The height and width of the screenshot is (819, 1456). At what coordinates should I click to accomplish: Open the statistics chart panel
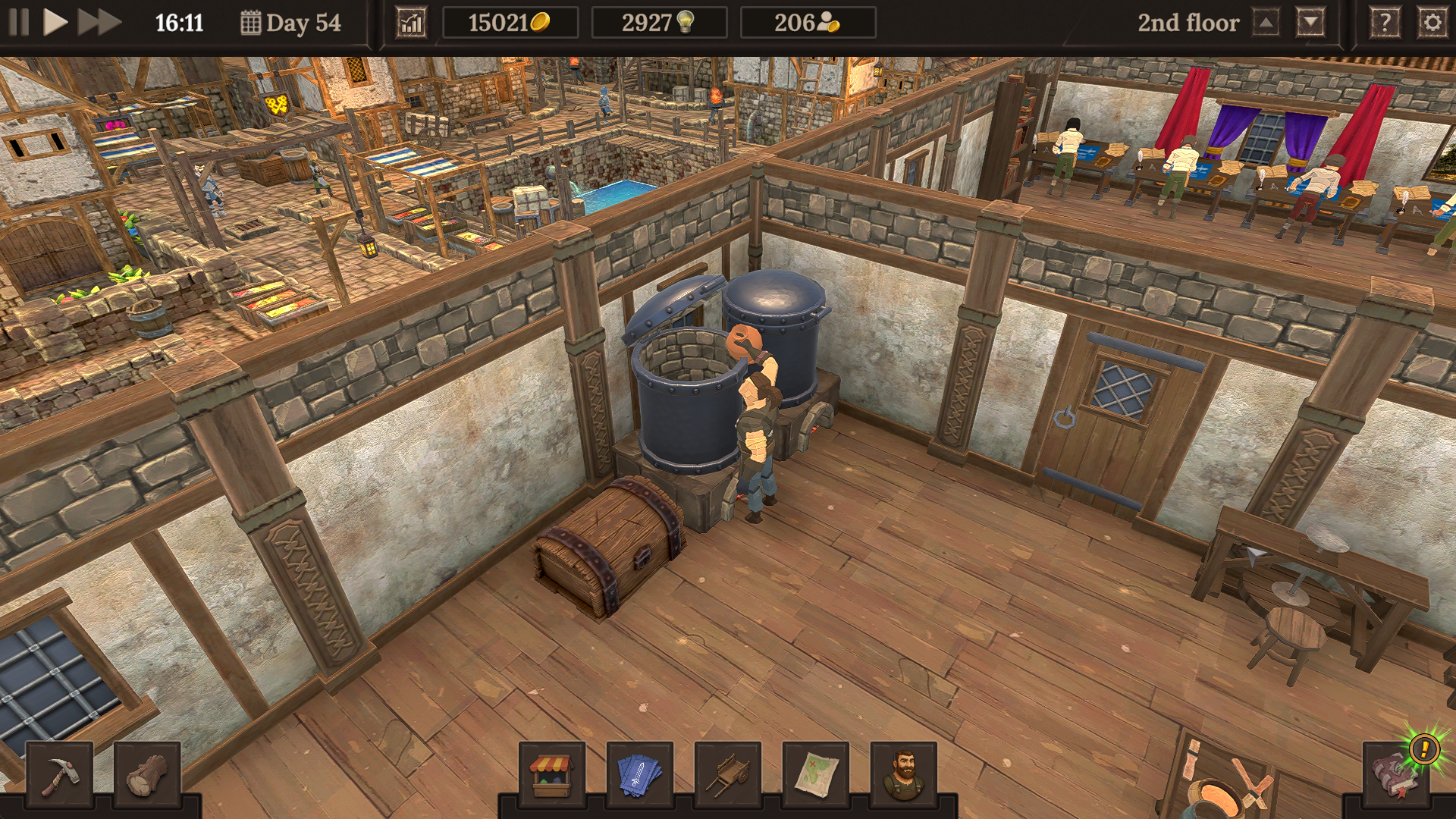(411, 23)
